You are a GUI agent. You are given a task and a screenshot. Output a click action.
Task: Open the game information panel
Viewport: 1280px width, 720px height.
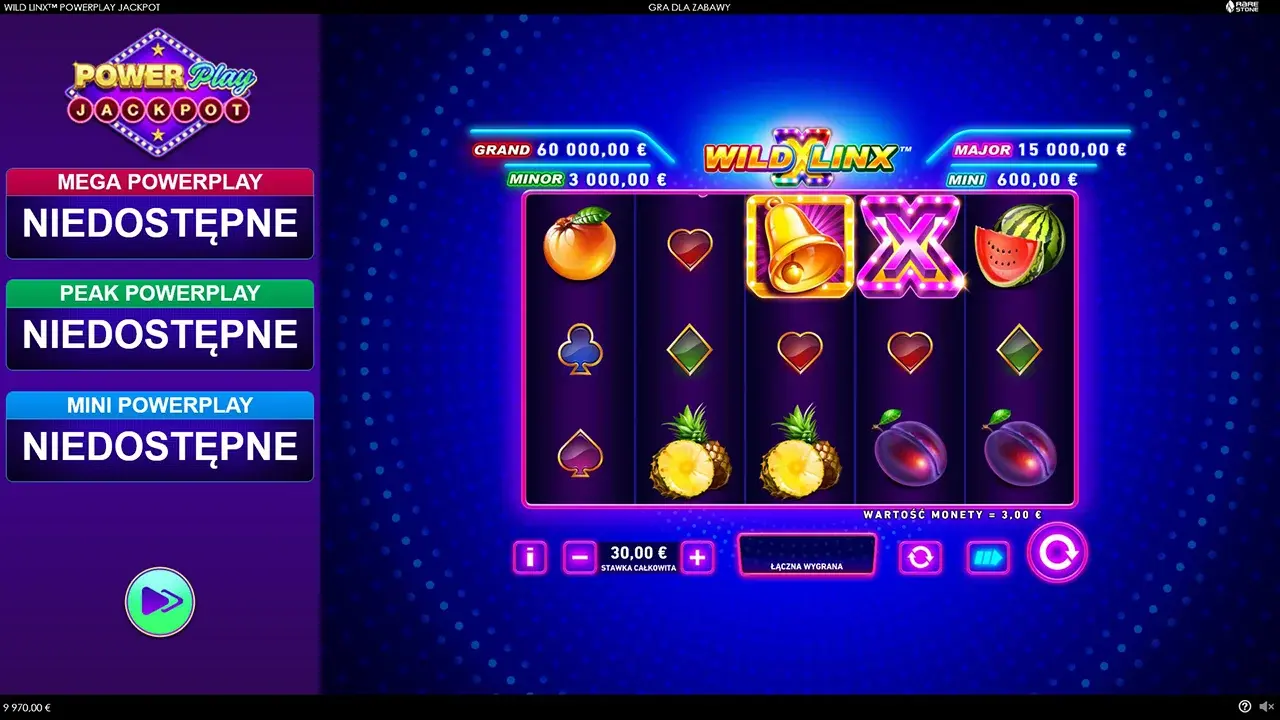(529, 557)
